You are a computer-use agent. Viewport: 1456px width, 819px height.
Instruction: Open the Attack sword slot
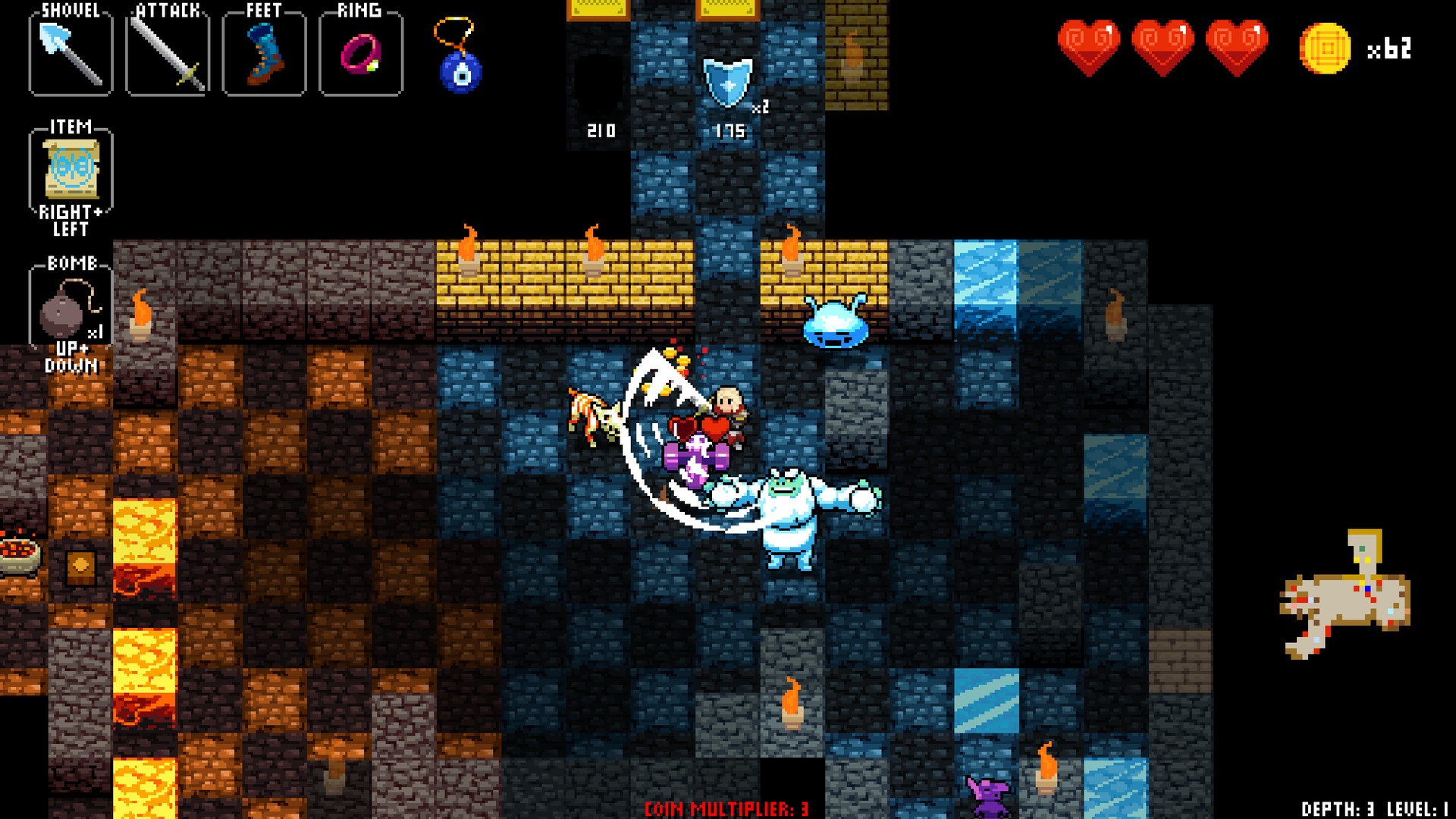(x=167, y=53)
